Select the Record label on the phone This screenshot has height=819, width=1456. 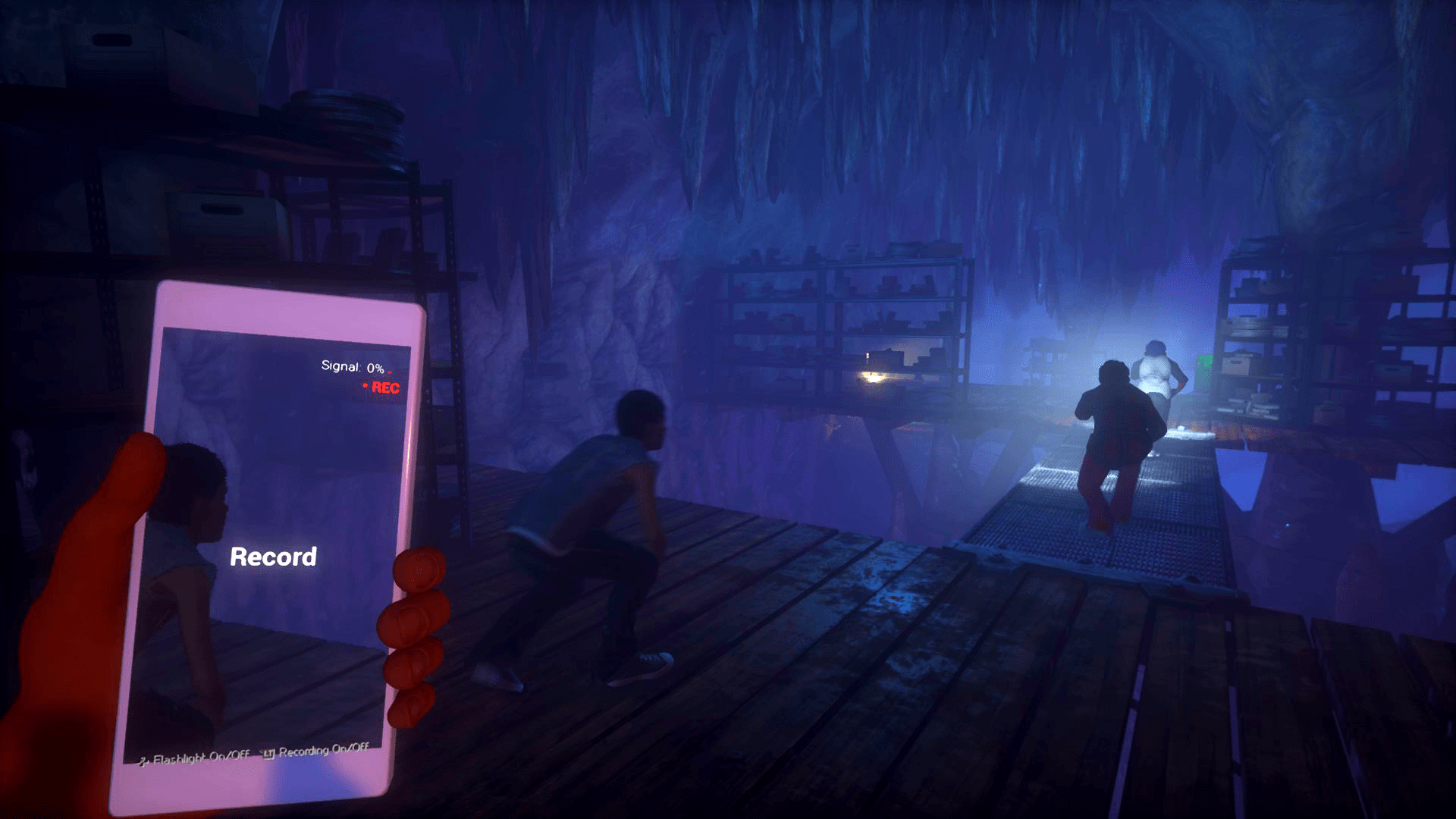click(x=273, y=557)
